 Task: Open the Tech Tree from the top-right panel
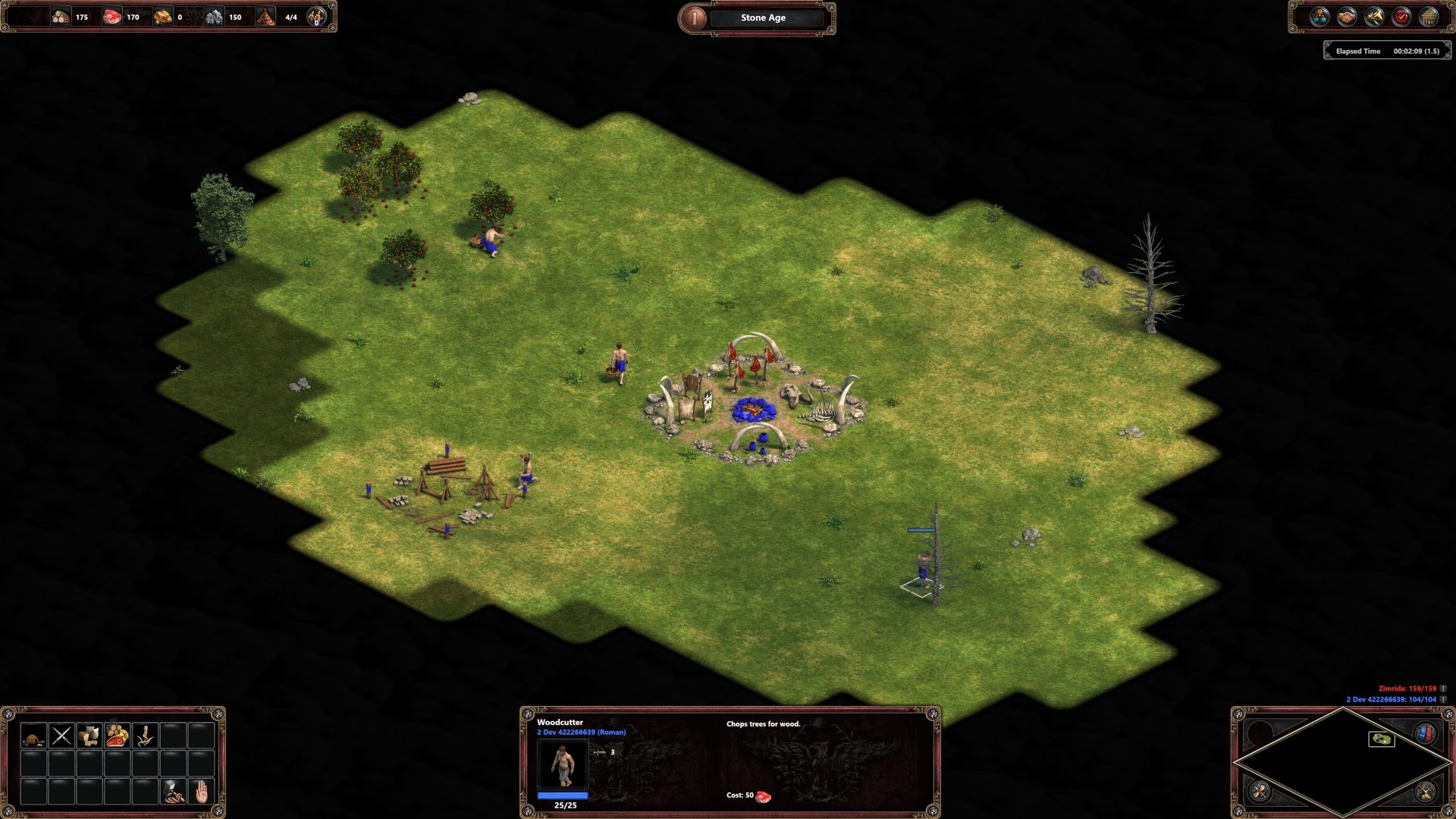1319,15
